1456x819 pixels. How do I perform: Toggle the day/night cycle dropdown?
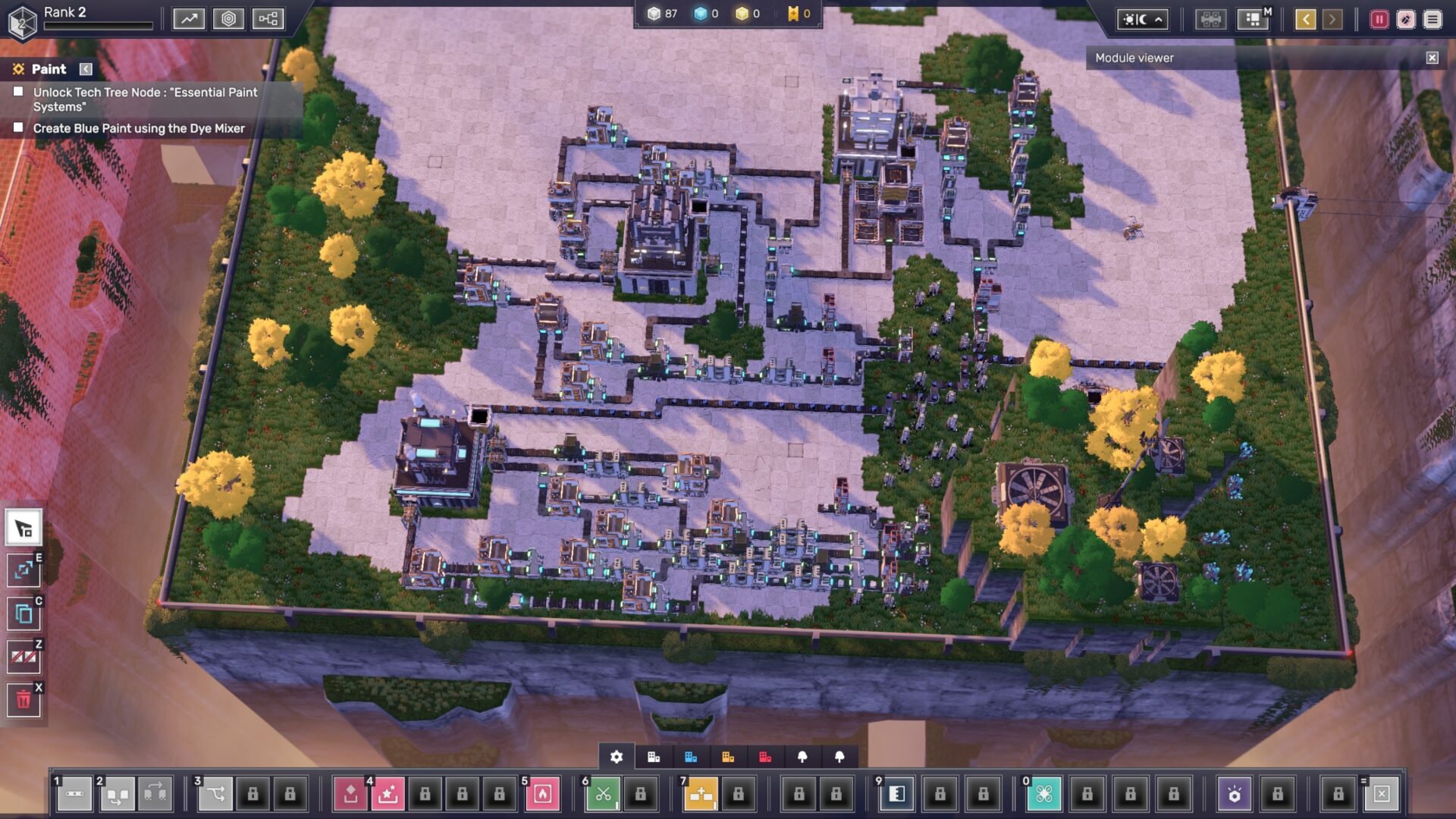click(1141, 20)
